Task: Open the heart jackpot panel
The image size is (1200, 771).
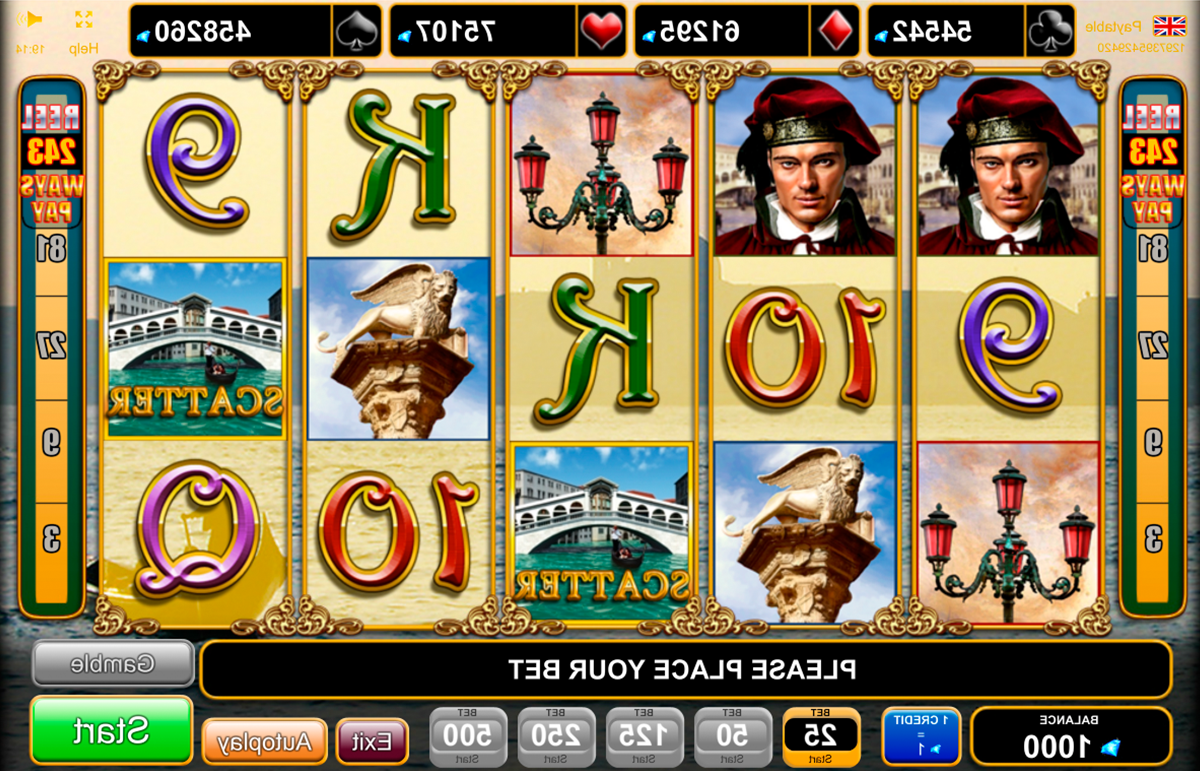Action: [507, 31]
